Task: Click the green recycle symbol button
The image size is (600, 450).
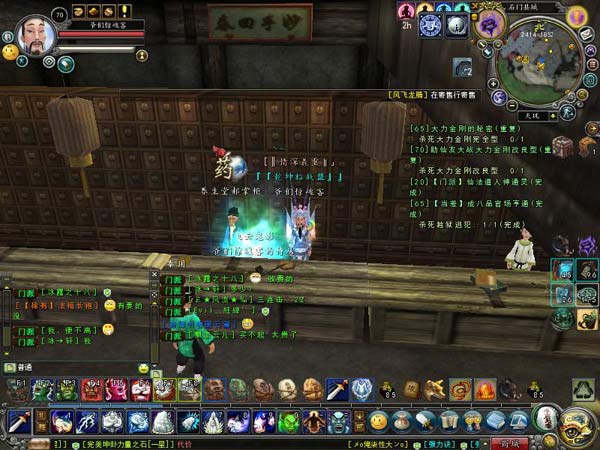Action: [583, 389]
